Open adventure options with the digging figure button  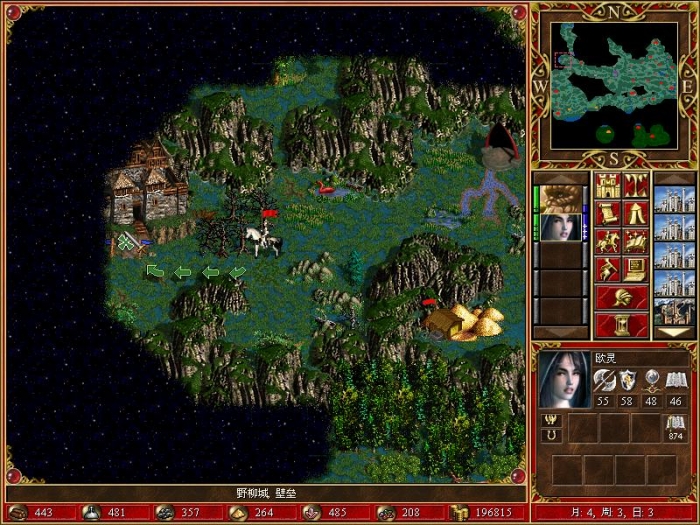608,269
